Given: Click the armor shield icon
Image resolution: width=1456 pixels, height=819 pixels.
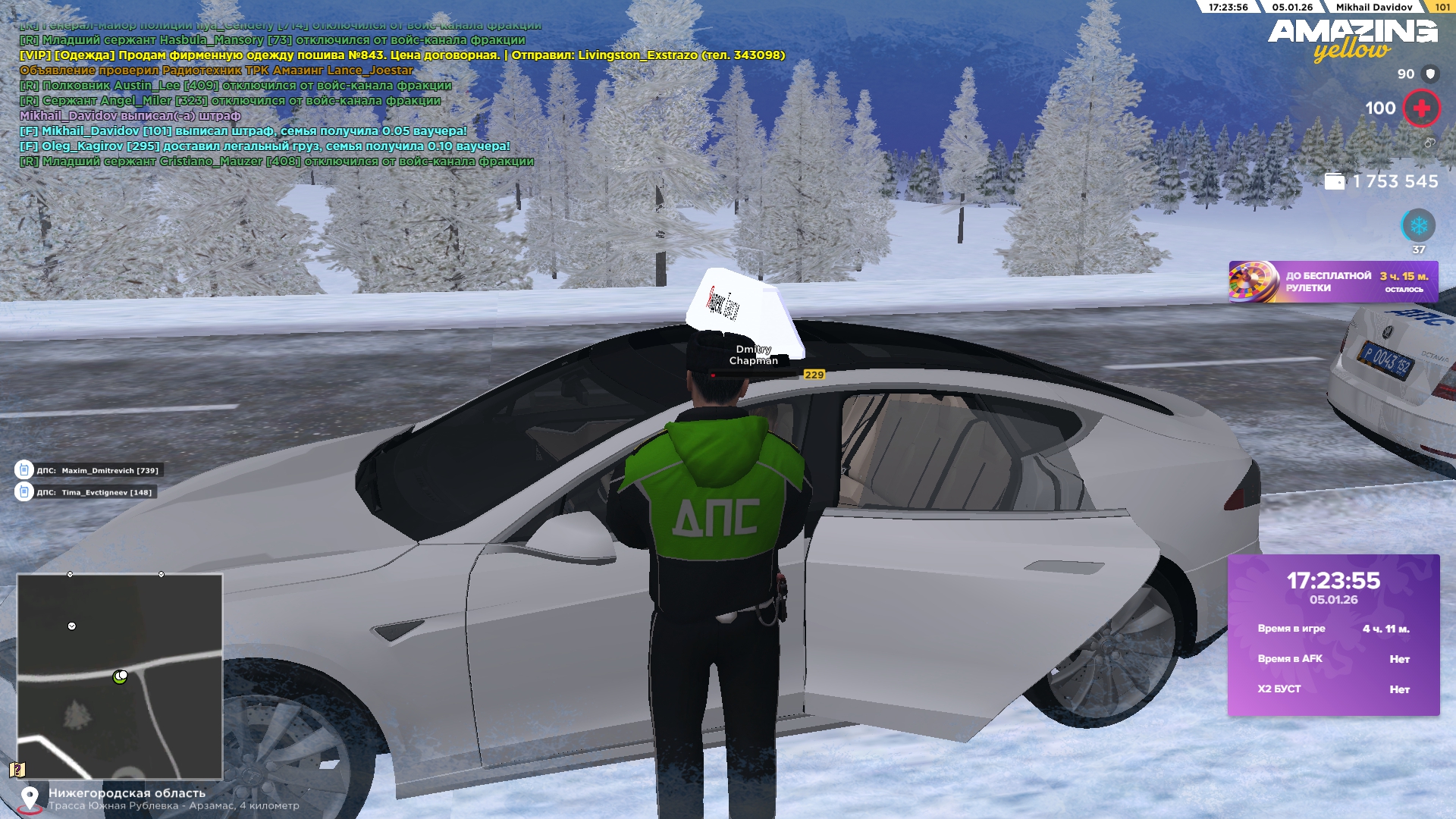Looking at the screenshot, I should click(x=1430, y=74).
